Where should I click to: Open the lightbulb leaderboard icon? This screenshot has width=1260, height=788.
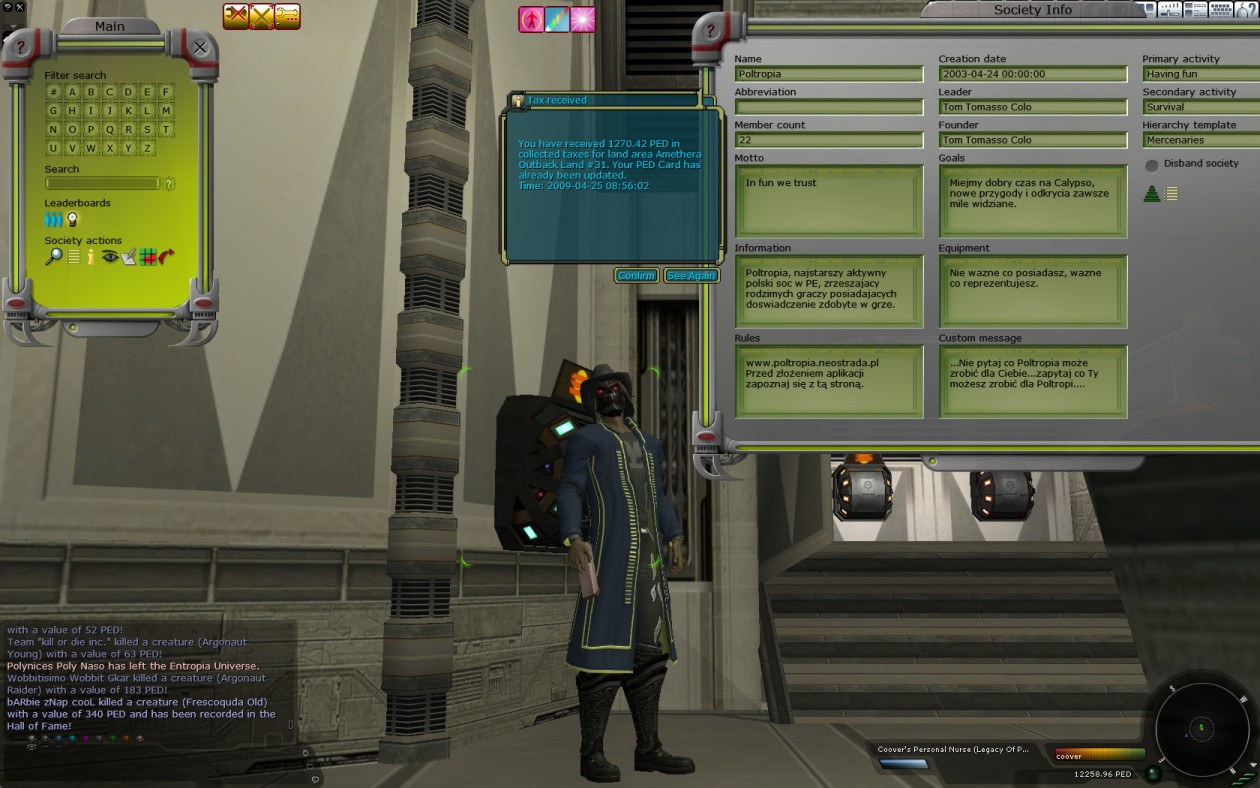[72, 219]
